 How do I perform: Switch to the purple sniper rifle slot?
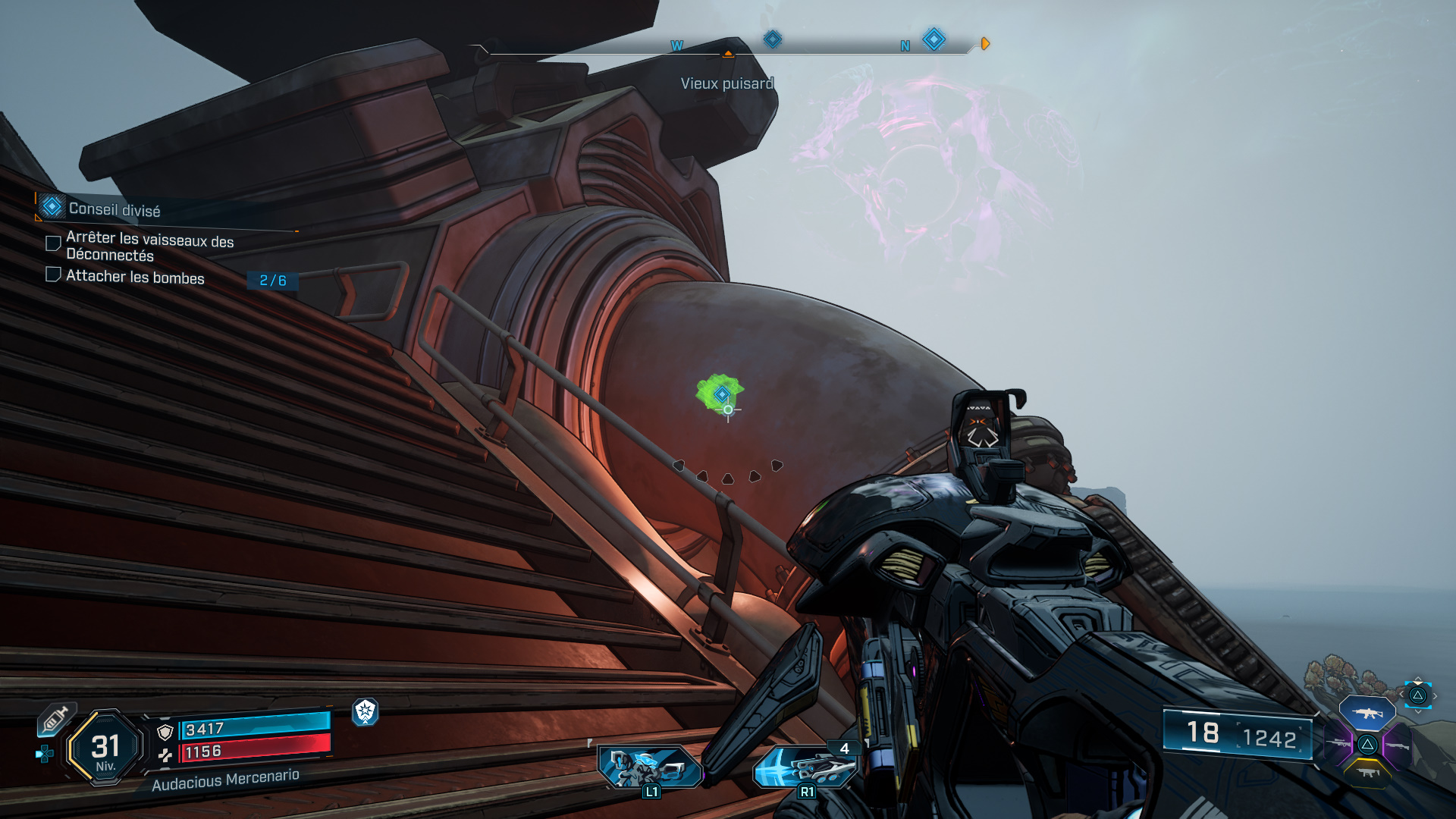click(1338, 744)
